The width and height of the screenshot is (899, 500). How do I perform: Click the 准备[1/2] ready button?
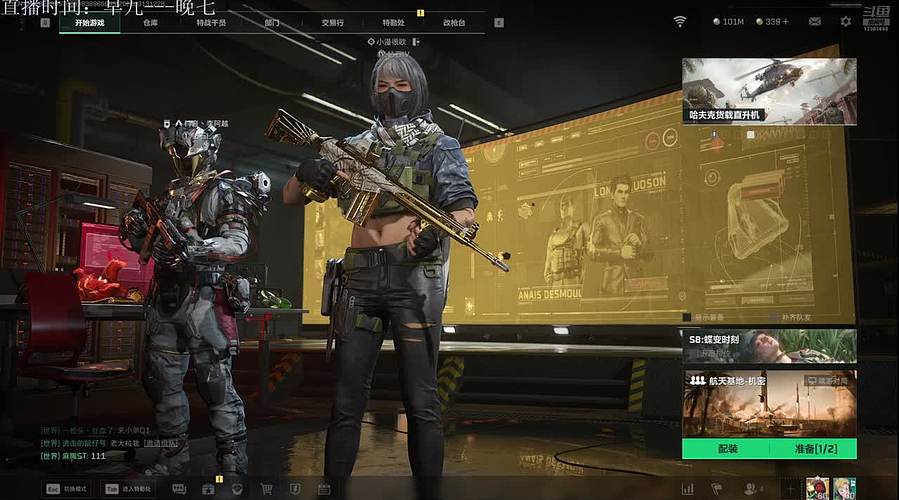(813, 449)
